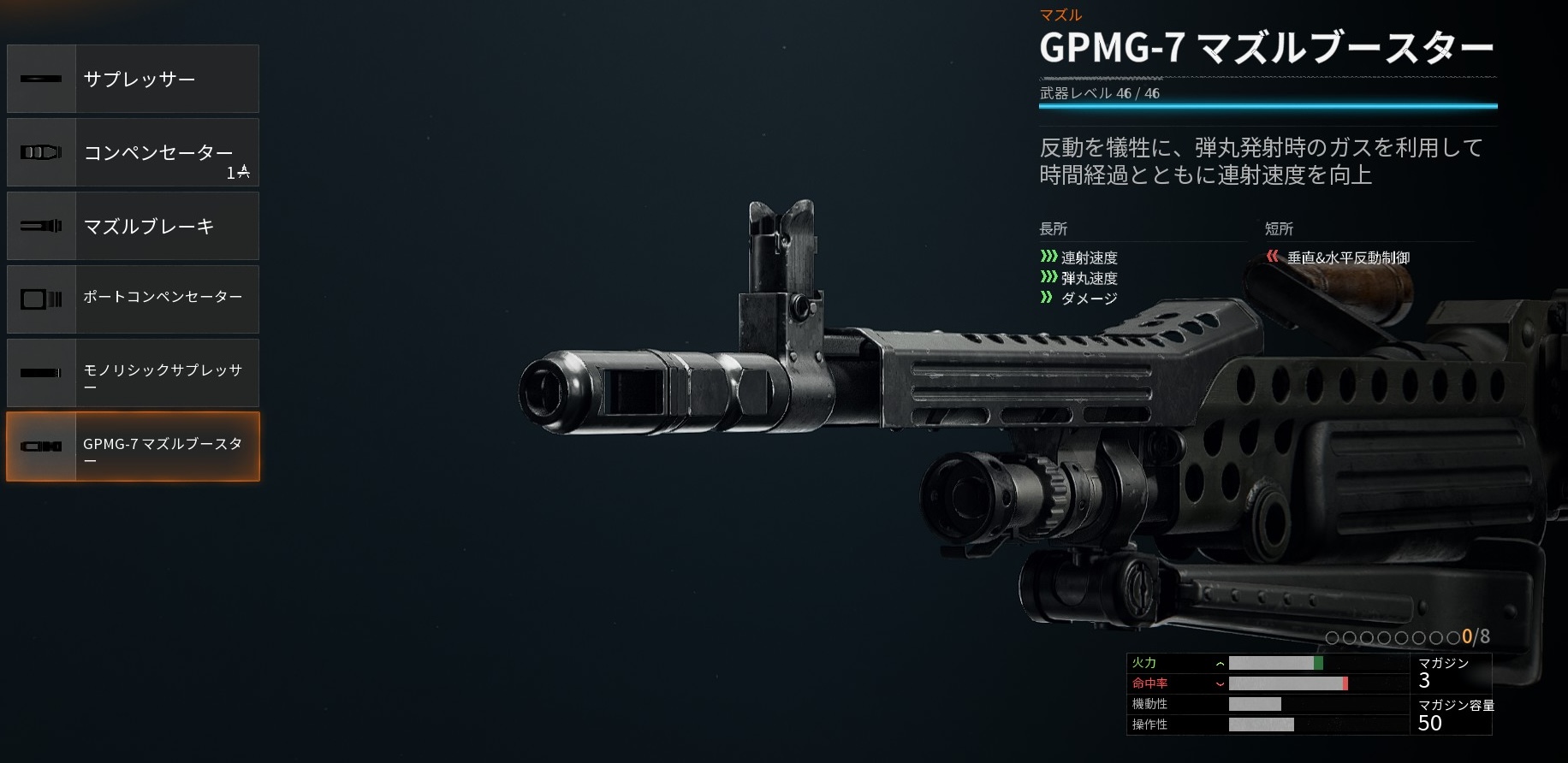
Task: Click the GPMG-7 マズルブースター entry
Action: point(134,447)
